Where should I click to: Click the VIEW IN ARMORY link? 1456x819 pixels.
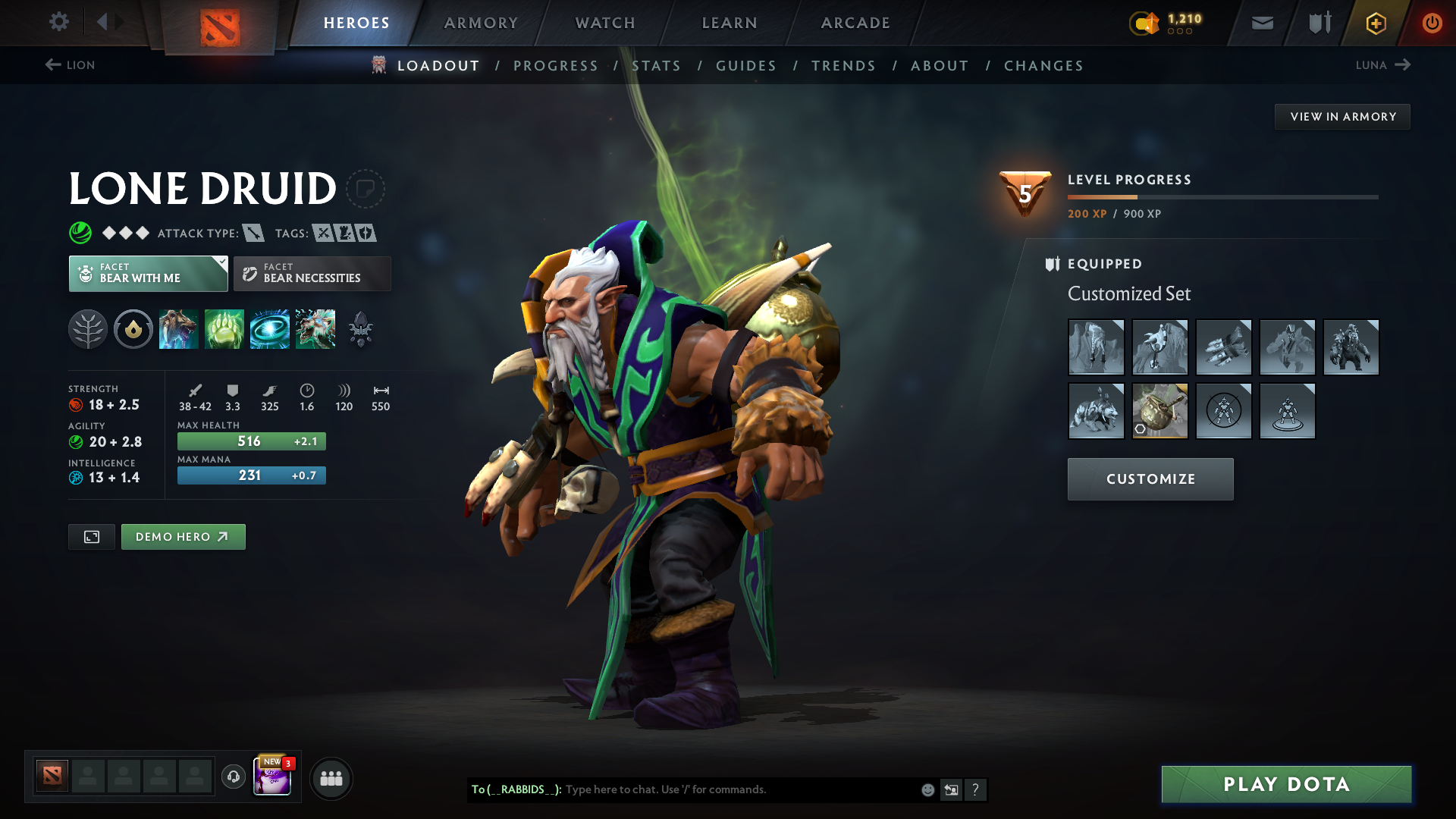pos(1342,116)
